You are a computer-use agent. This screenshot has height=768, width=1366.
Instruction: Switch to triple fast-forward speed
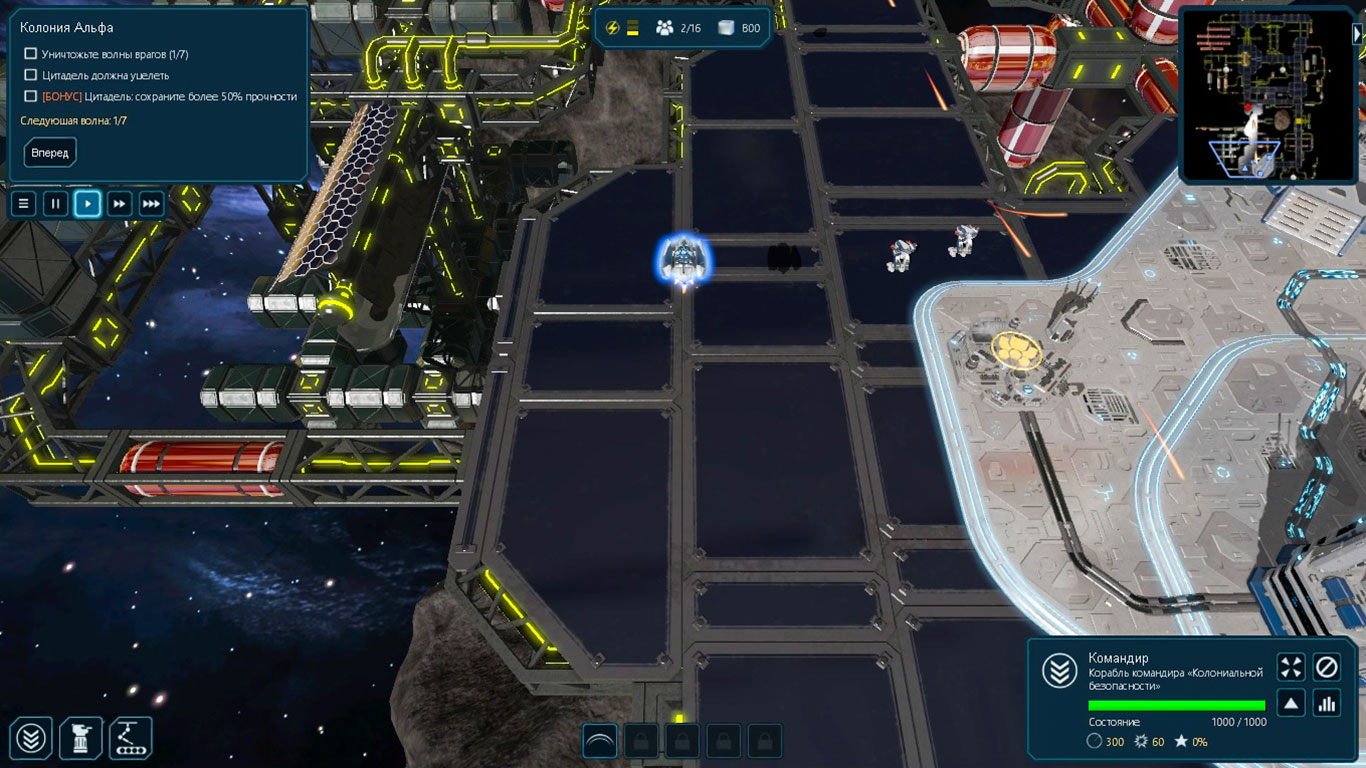point(151,204)
